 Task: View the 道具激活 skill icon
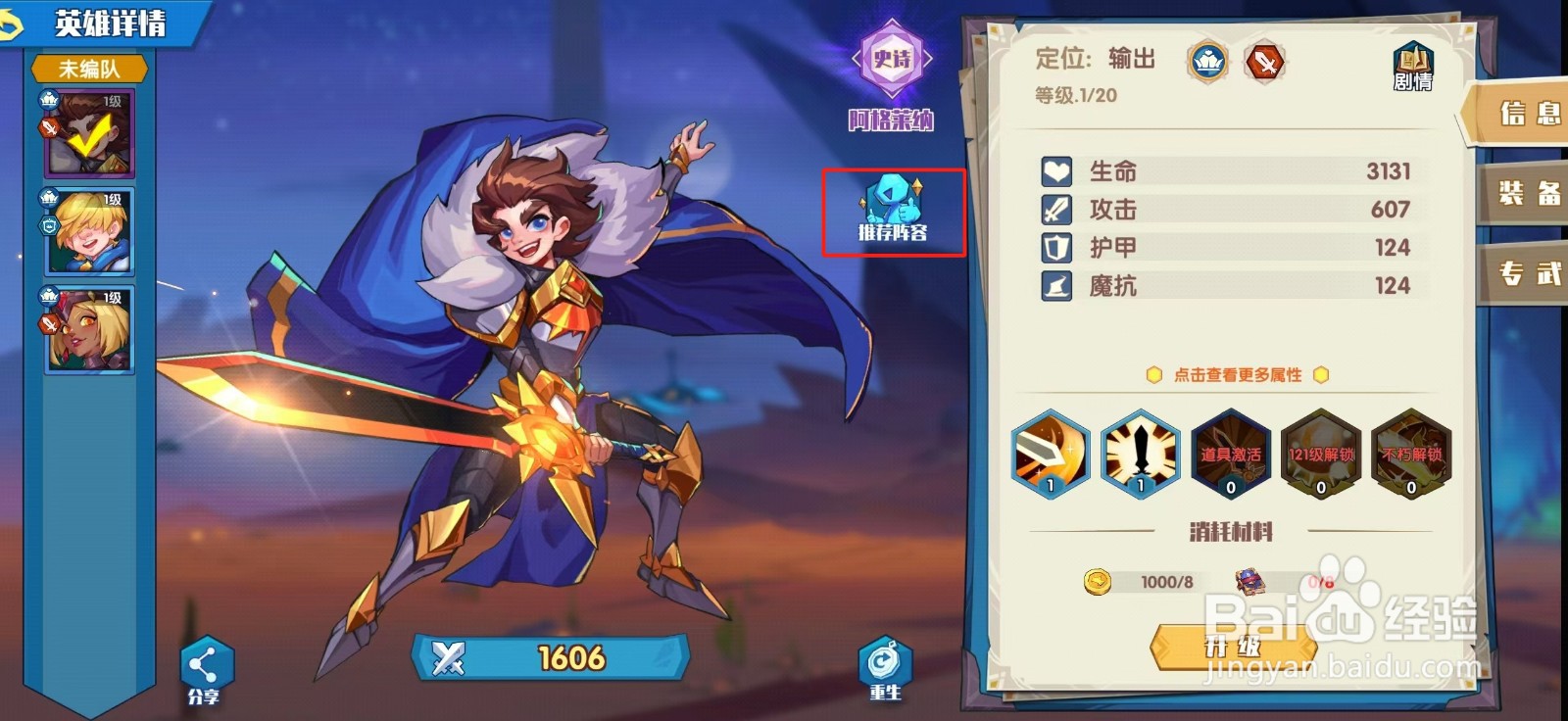pos(1230,456)
